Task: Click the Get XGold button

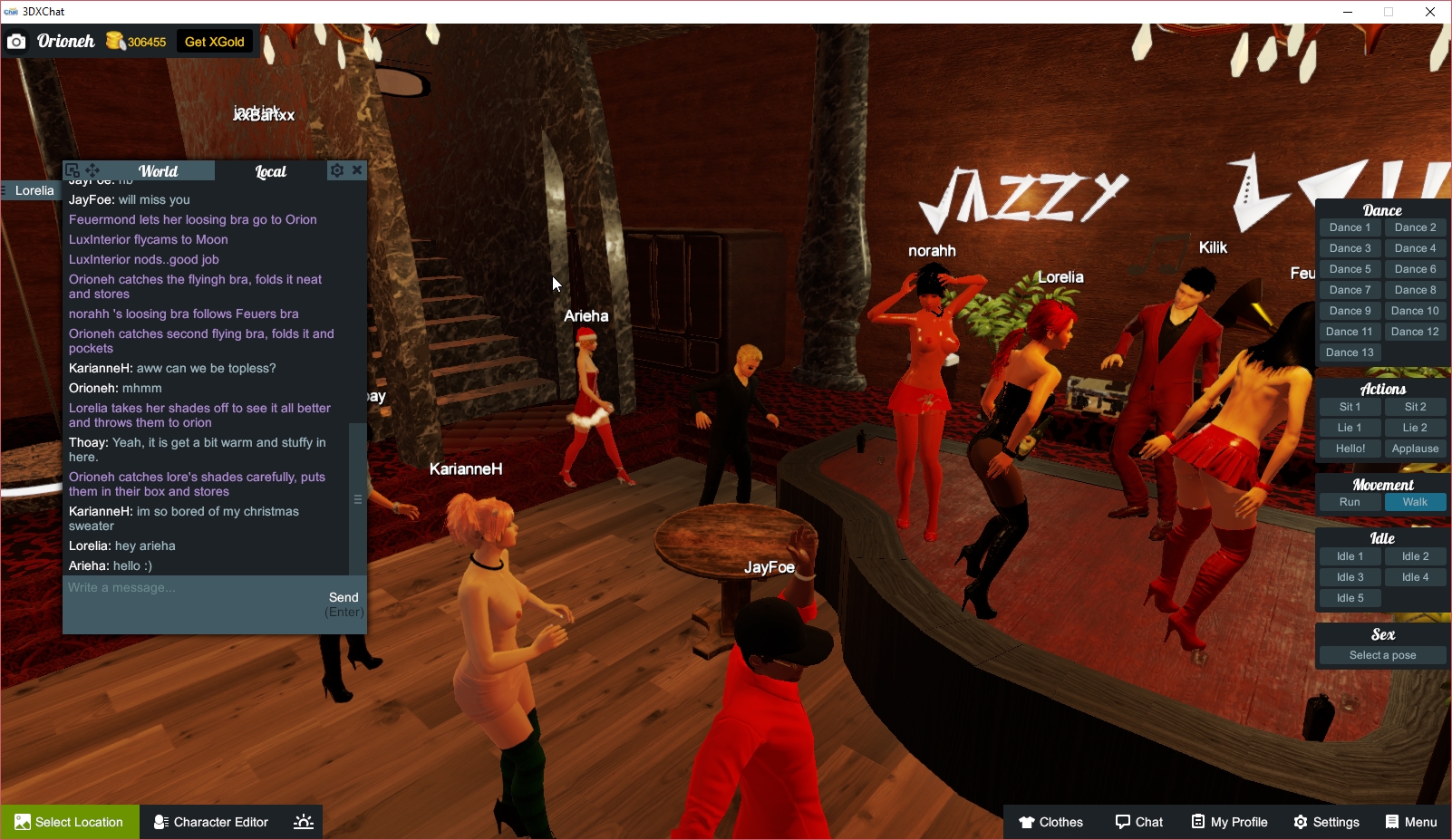Action: [214, 41]
